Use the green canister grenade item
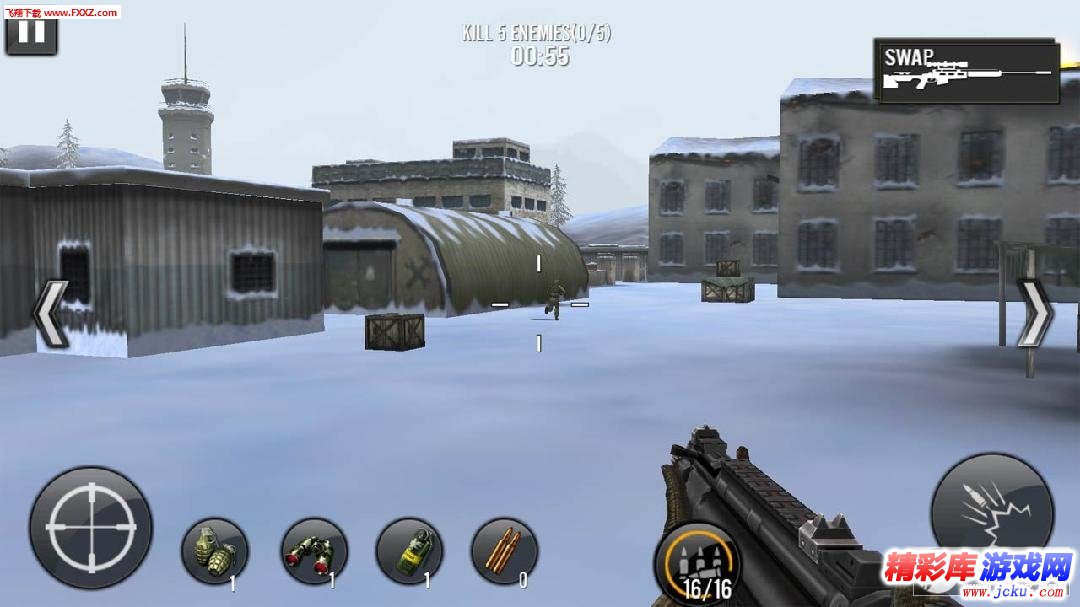This screenshot has width=1080, height=607. point(409,551)
